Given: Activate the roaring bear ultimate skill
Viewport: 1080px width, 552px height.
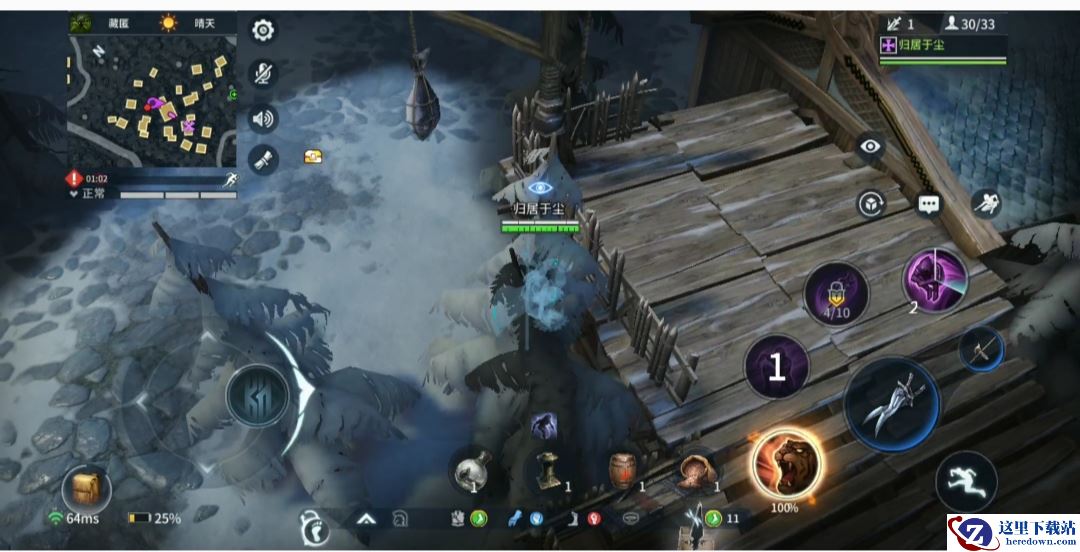Looking at the screenshot, I should 787,463.
